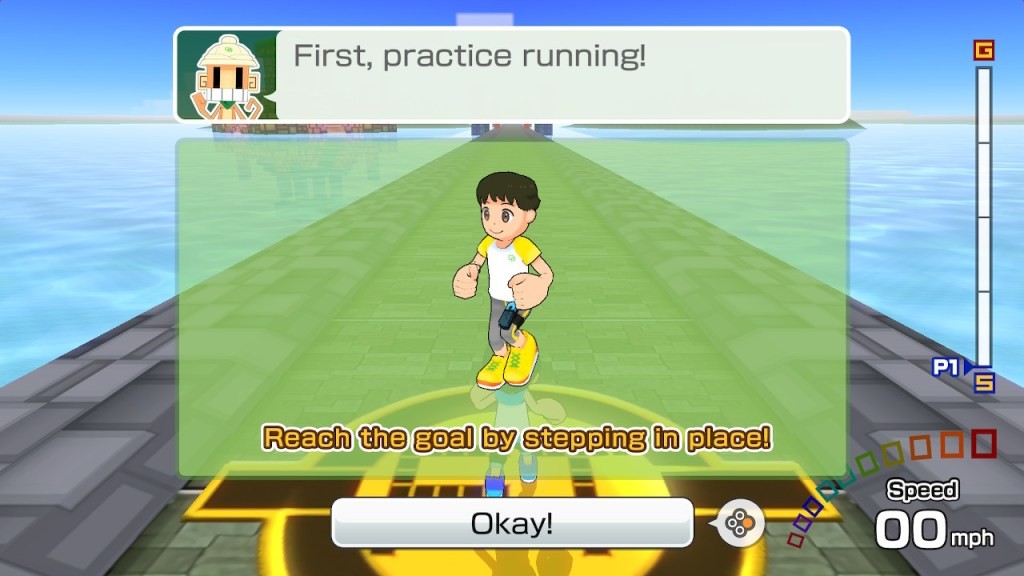Confirm the tutorial with the Okay! button
1024x576 pixels.
pyautogui.click(x=512, y=523)
